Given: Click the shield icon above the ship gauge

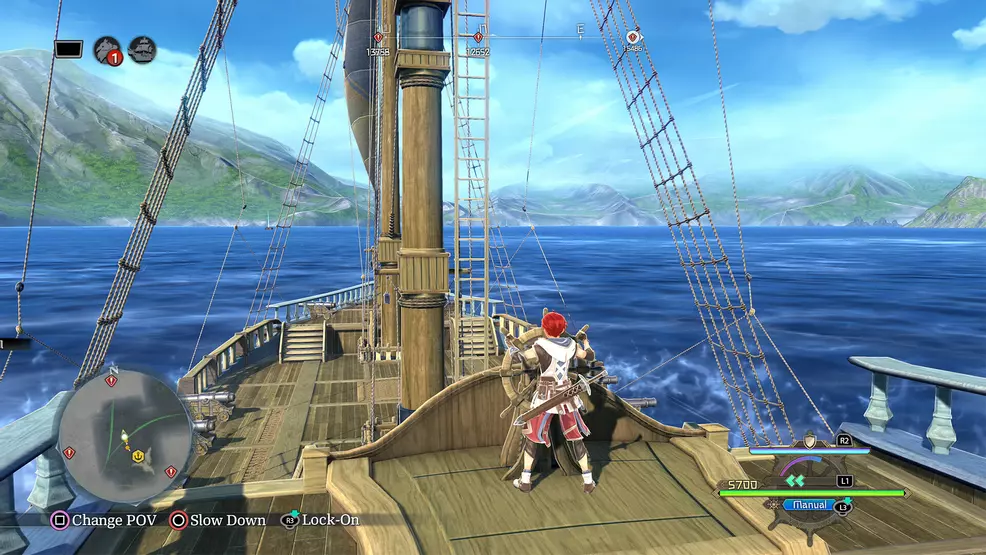Looking at the screenshot, I should tap(808, 441).
